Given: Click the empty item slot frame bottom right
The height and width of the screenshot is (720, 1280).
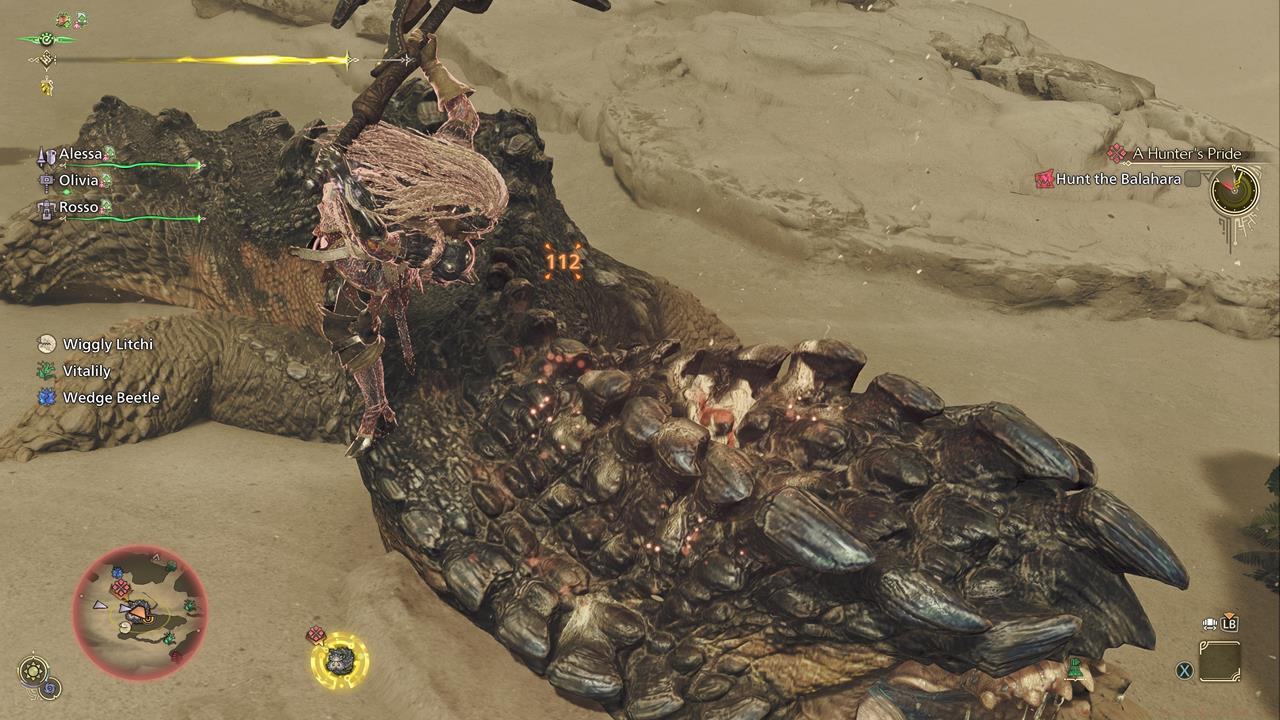Looking at the screenshot, I should click(x=1220, y=661).
